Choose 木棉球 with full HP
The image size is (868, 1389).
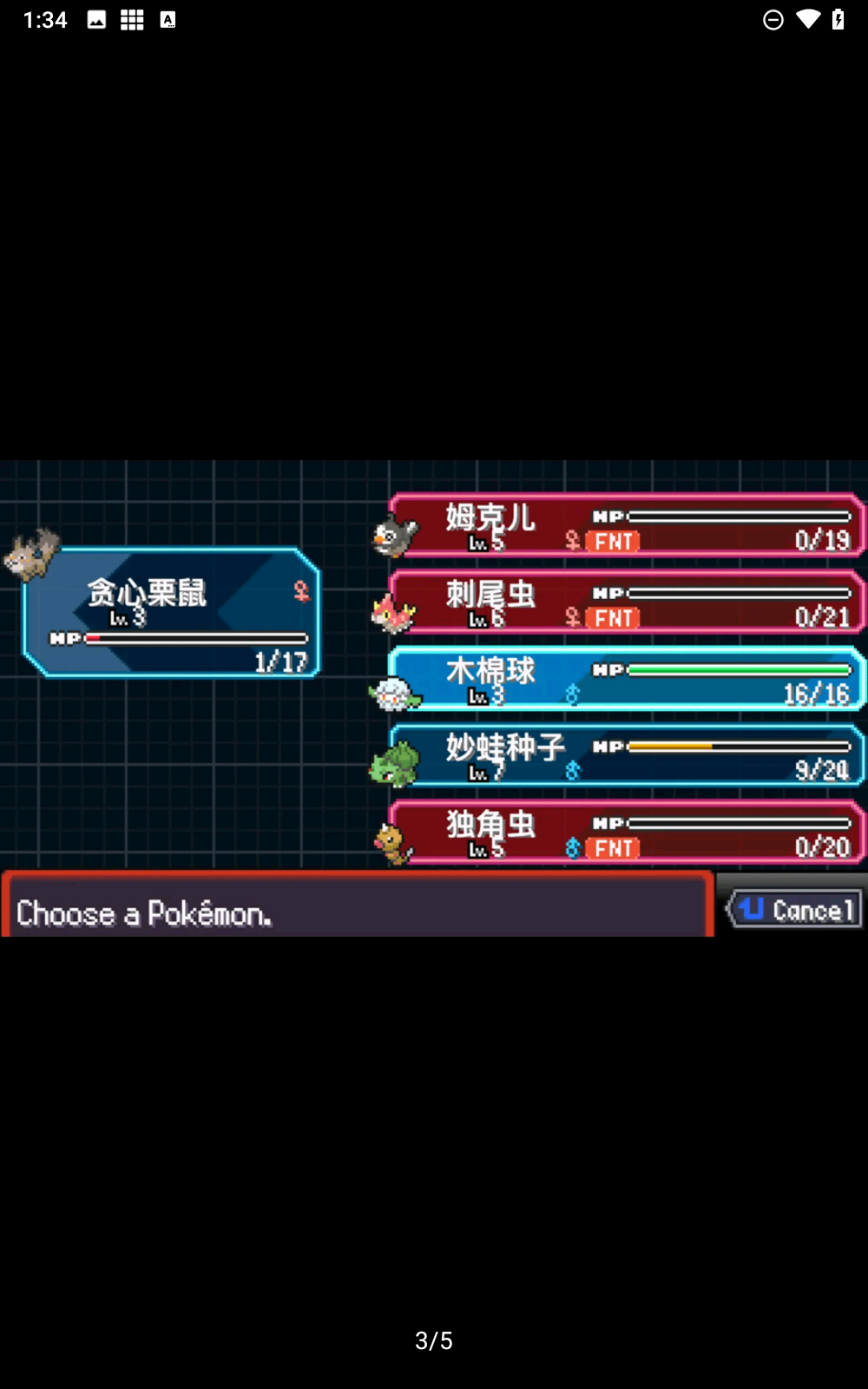[625, 679]
